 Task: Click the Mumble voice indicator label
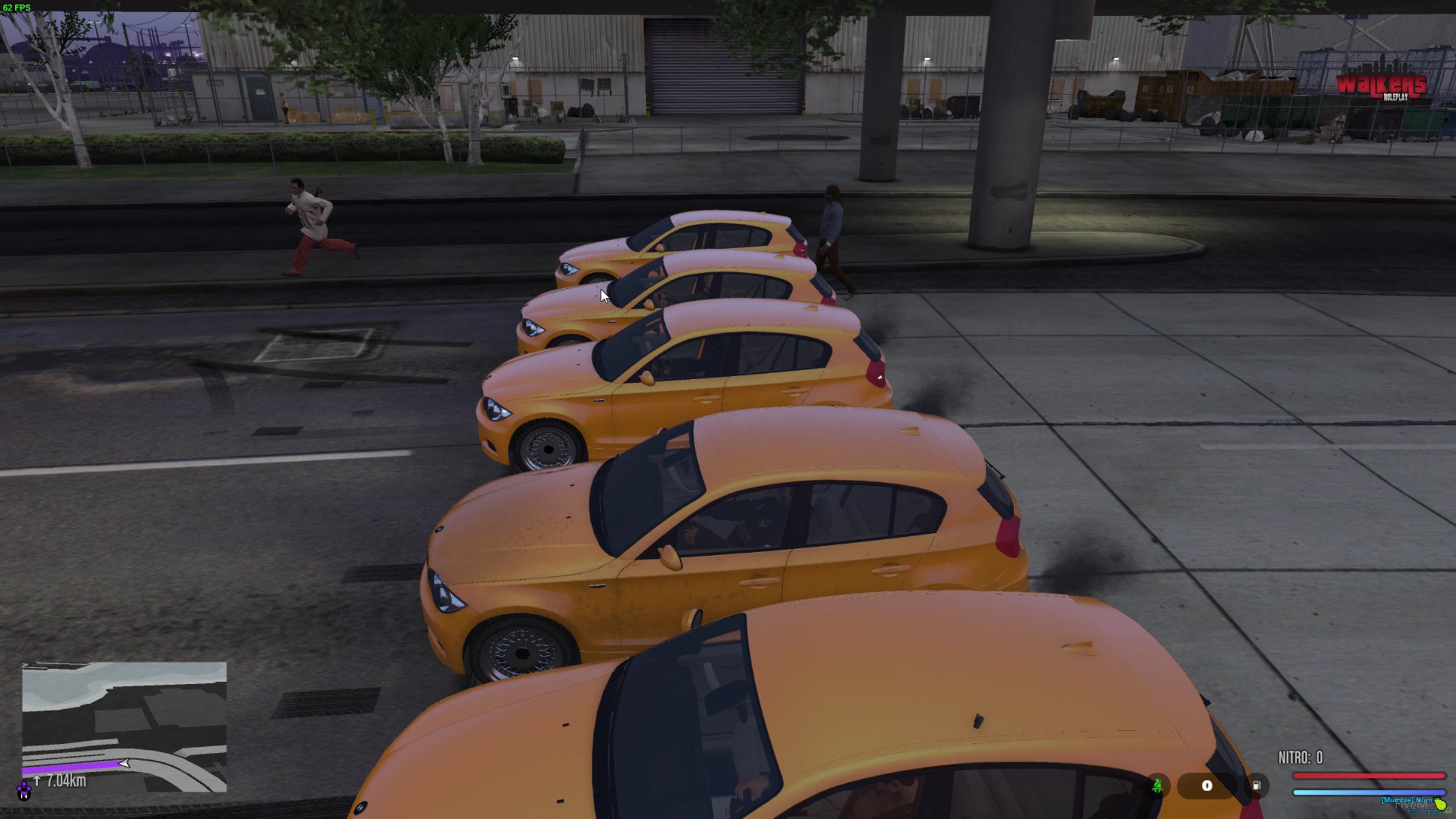tap(1406, 800)
